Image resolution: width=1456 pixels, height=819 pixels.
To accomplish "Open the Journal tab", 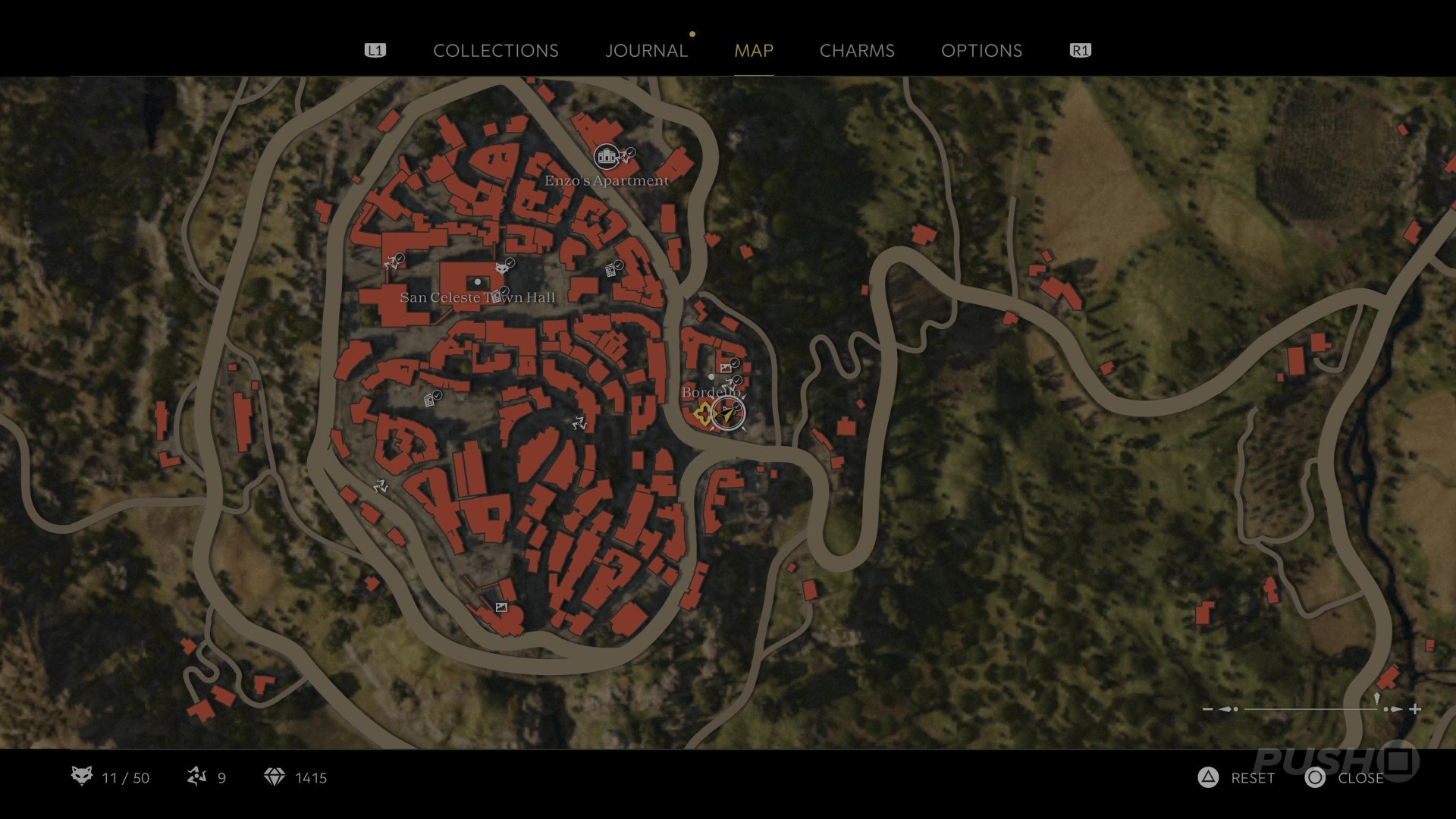I will point(646,51).
